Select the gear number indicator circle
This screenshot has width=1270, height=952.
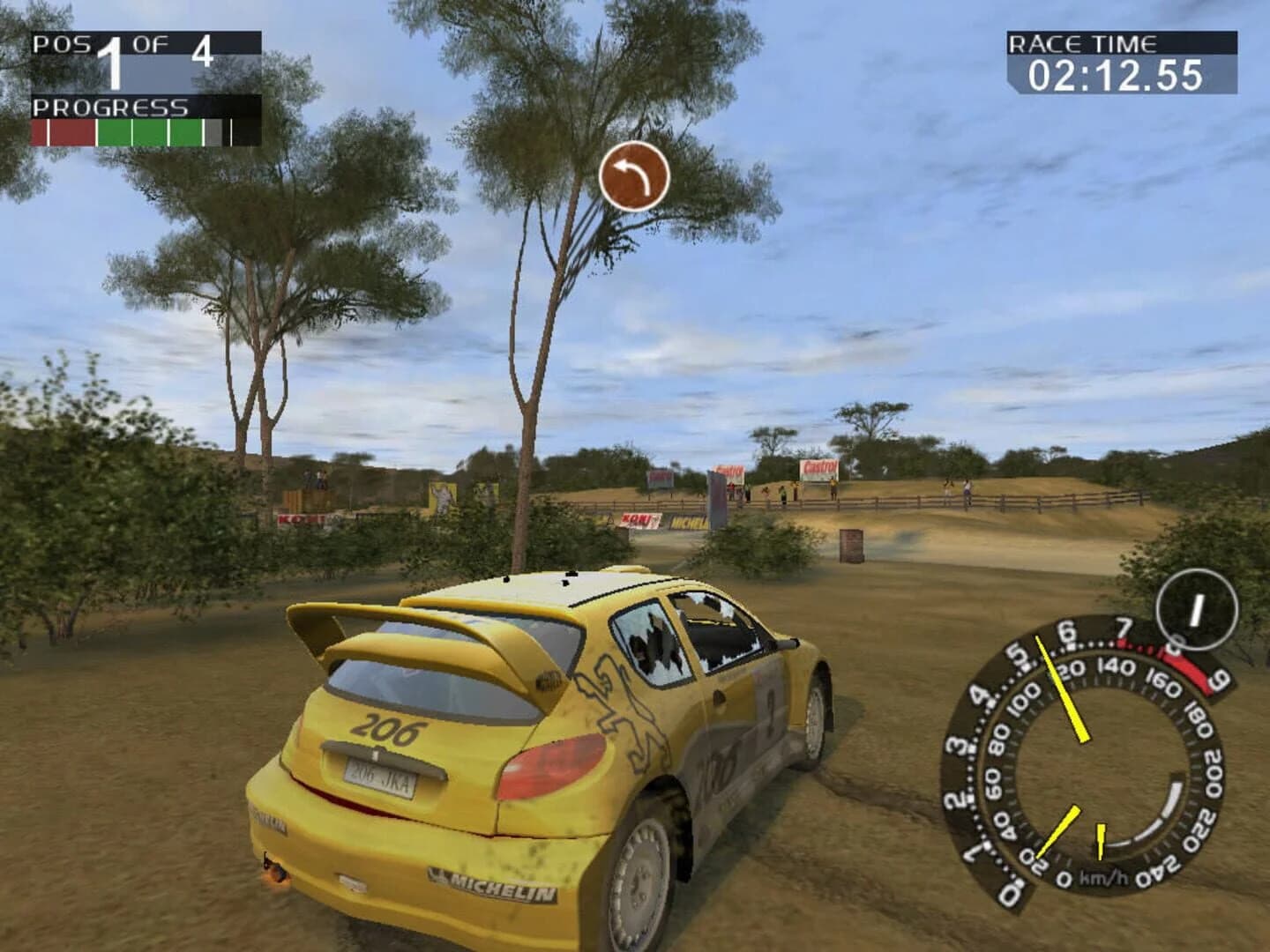tap(1196, 608)
